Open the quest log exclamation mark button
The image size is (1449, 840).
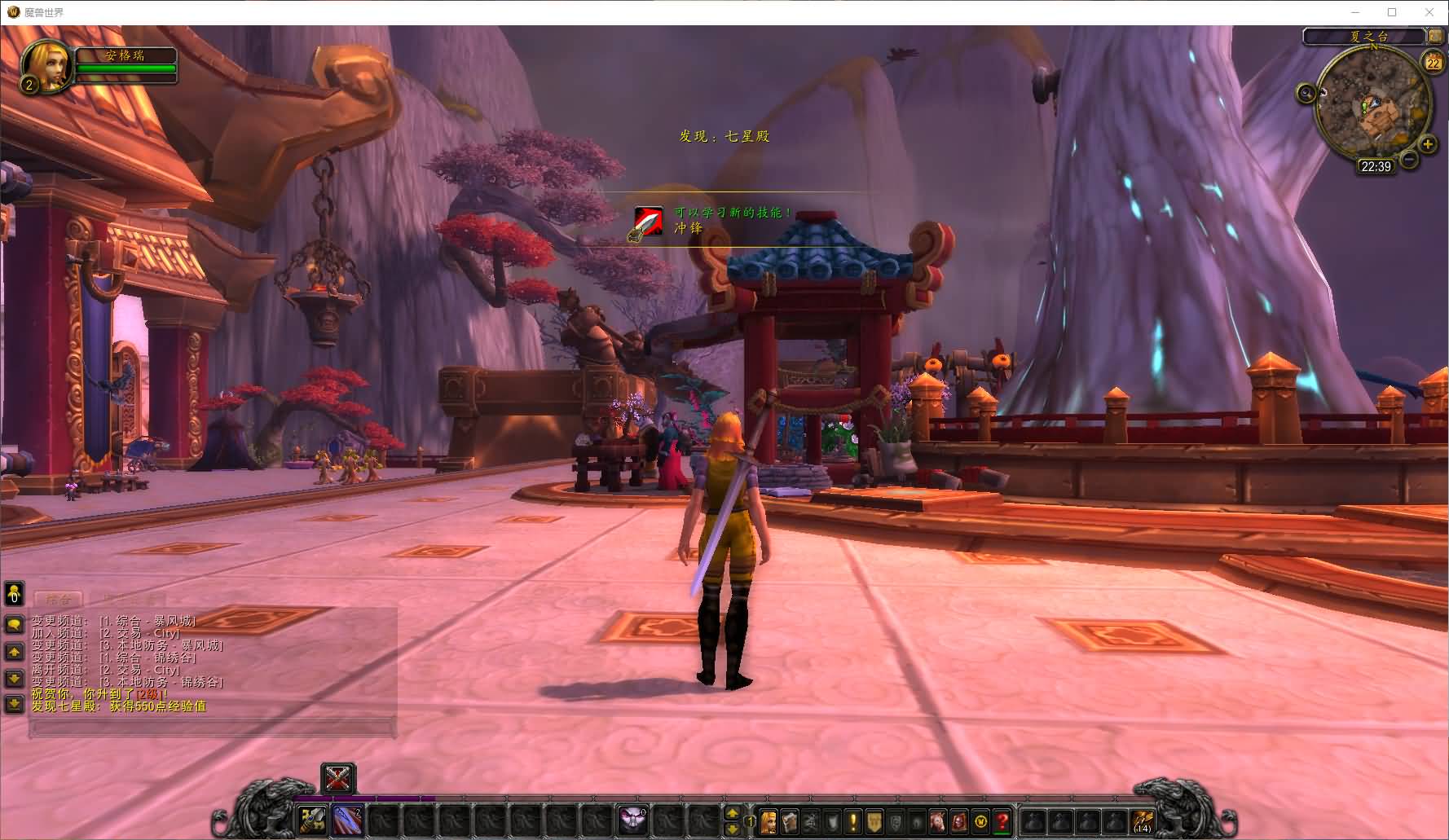pyautogui.click(x=852, y=821)
